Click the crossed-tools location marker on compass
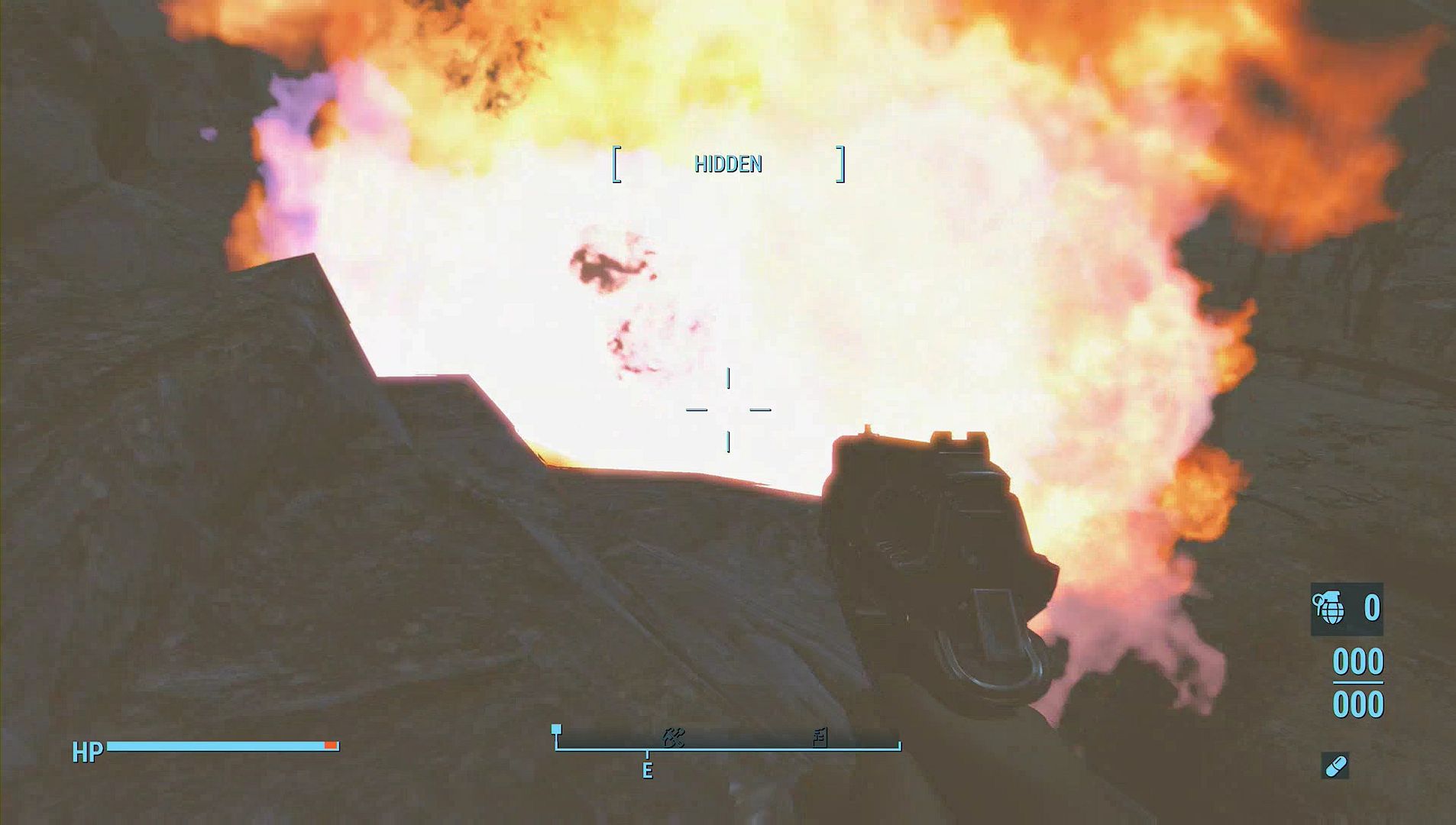Viewport: 1456px width, 825px height. 673,737
